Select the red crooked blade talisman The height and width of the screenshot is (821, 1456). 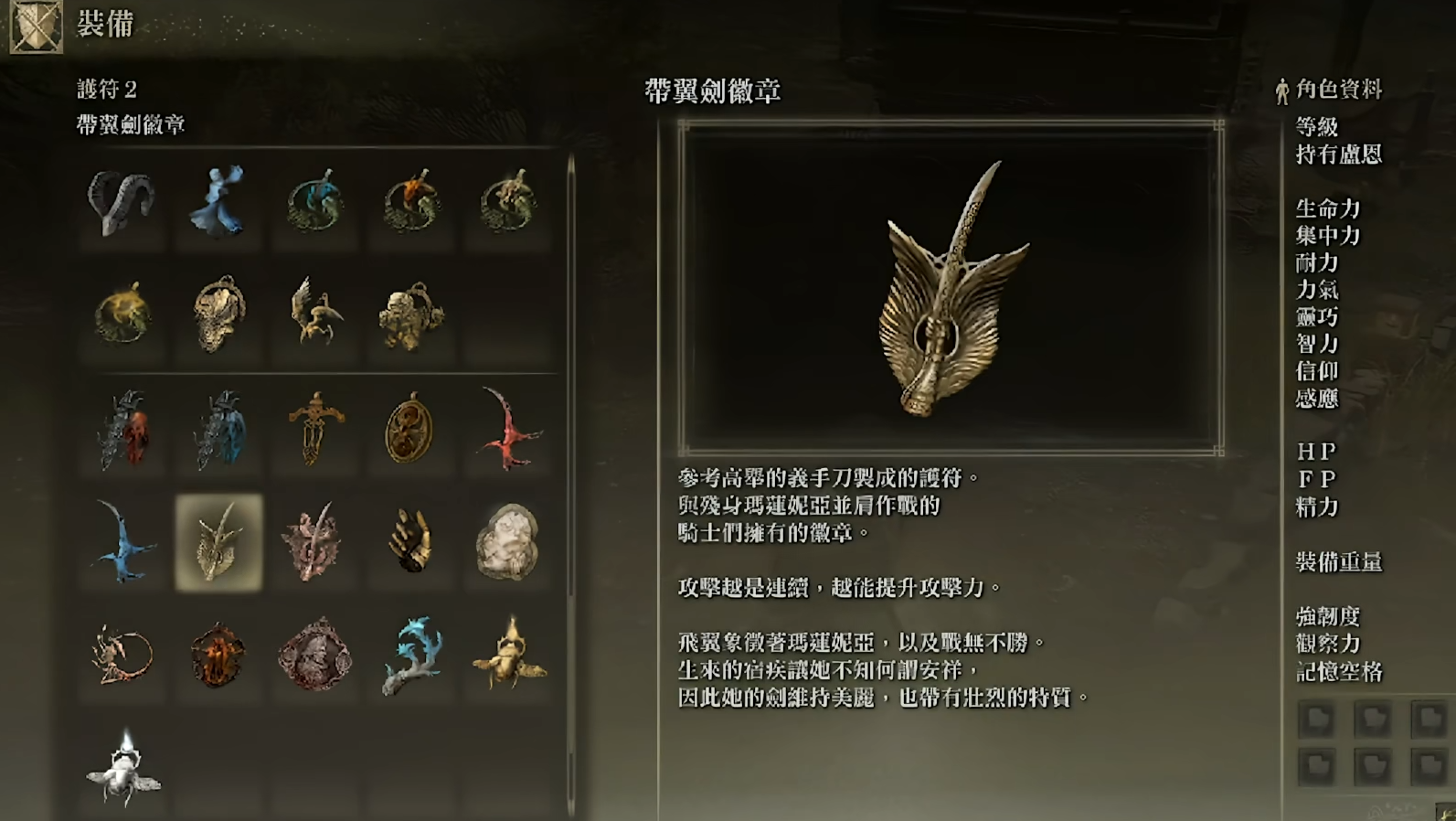click(508, 430)
